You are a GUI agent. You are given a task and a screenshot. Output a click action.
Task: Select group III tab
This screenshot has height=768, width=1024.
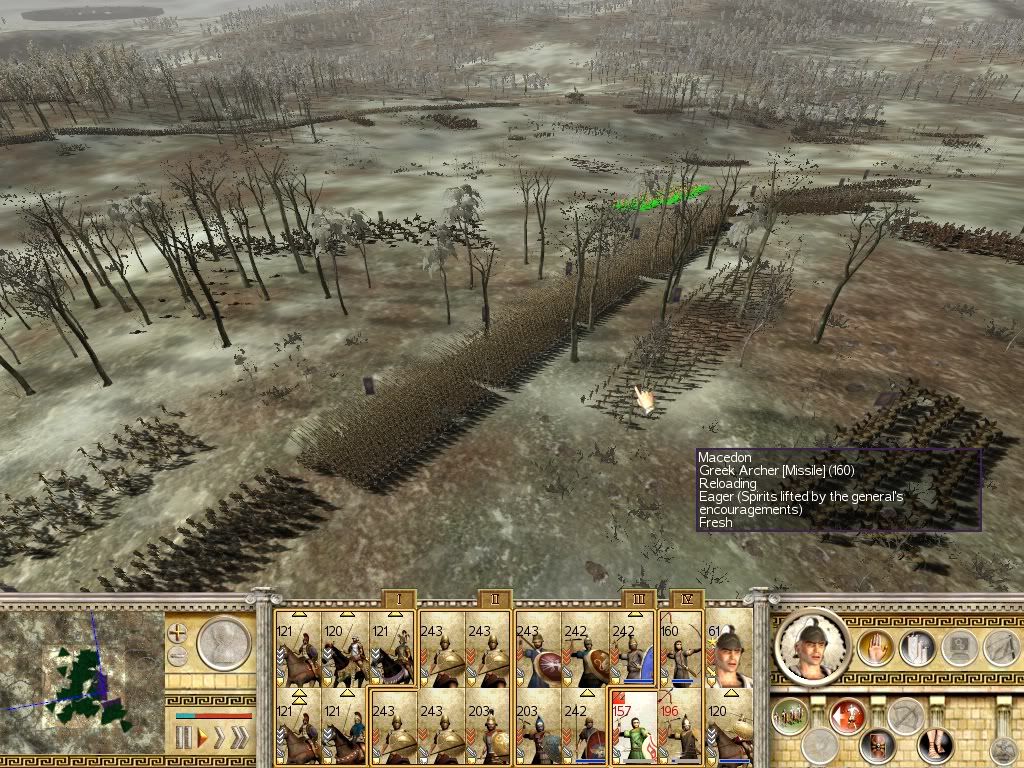click(x=638, y=599)
